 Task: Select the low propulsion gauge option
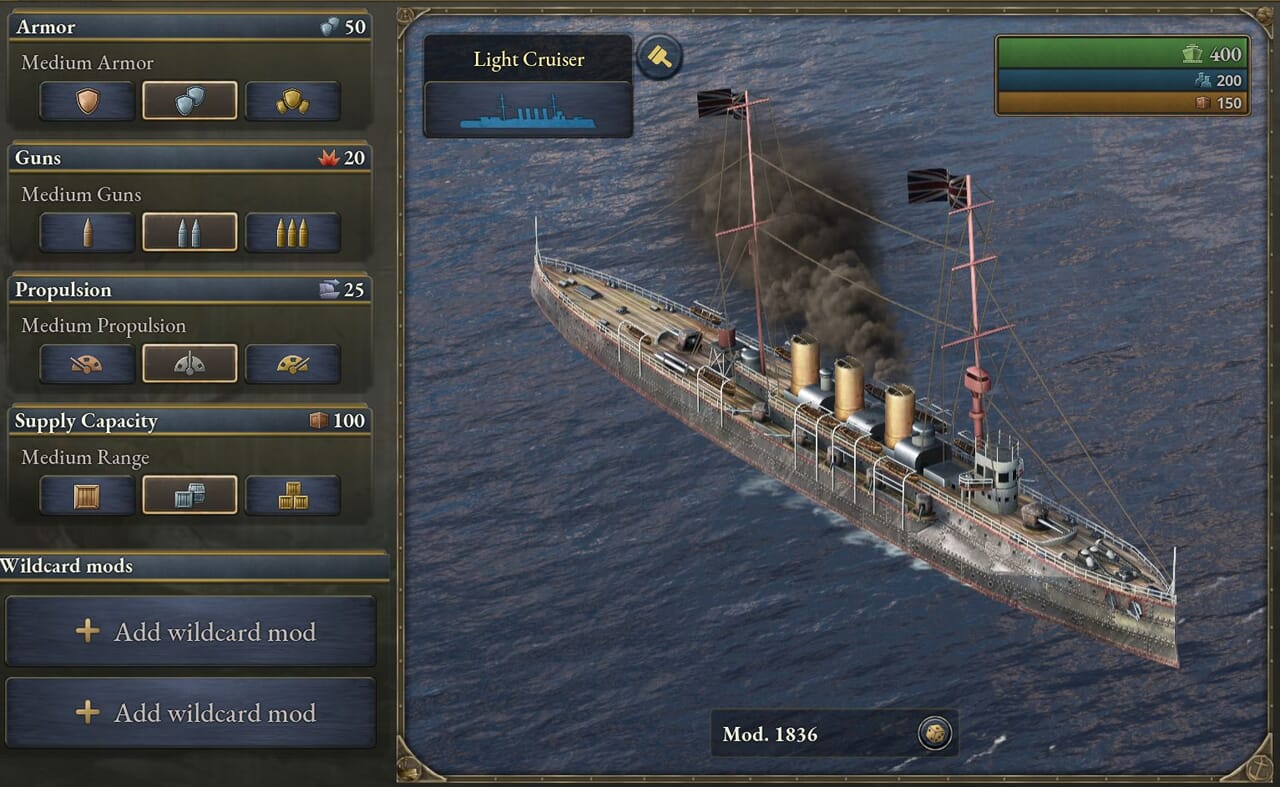tap(87, 364)
